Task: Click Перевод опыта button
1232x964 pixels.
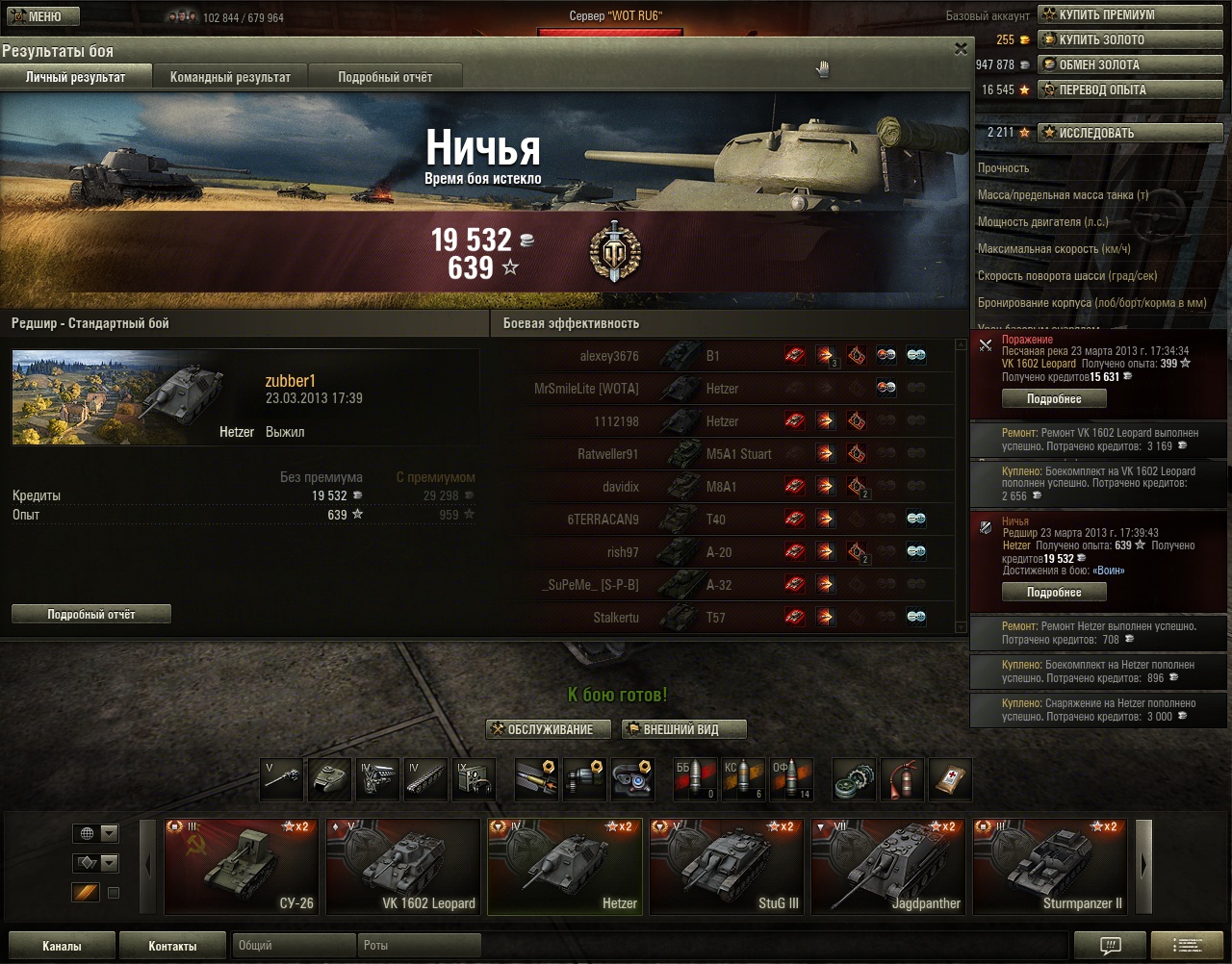Action: 1128,90
